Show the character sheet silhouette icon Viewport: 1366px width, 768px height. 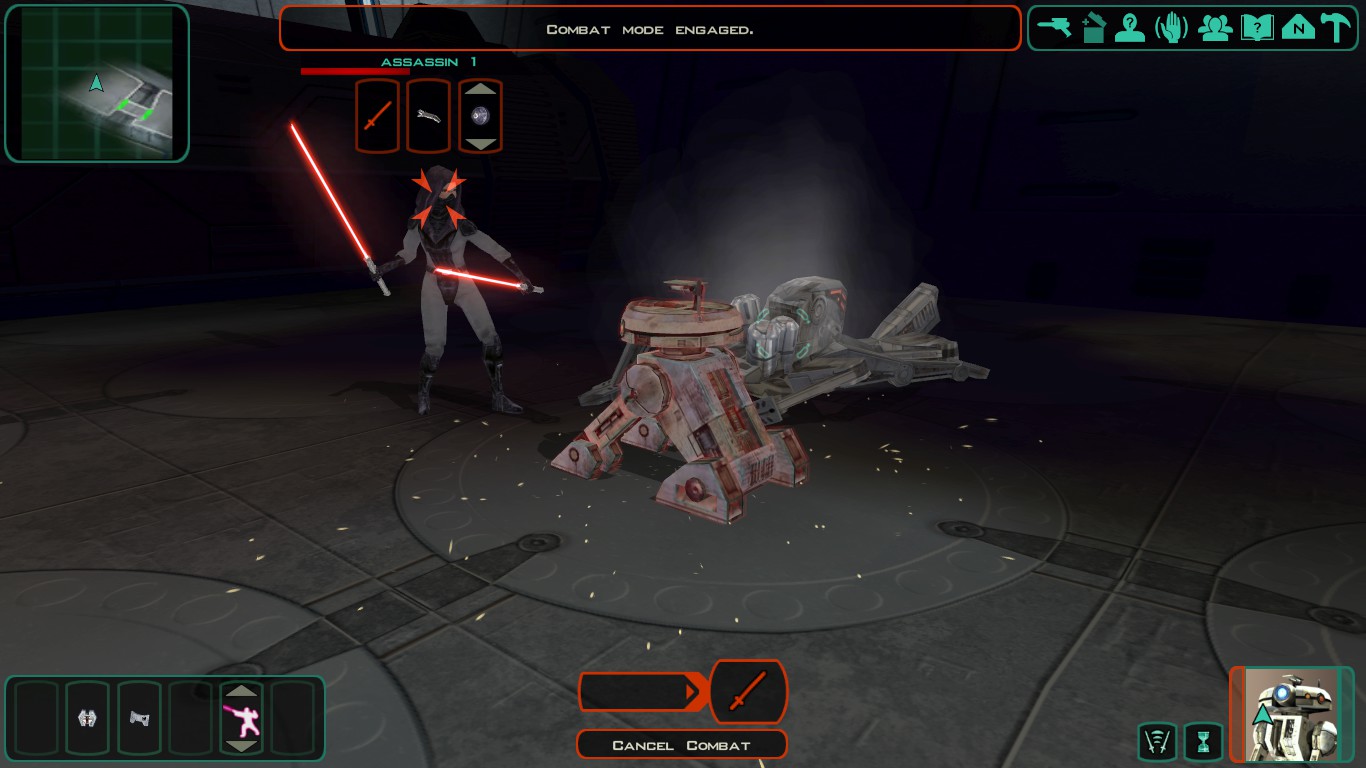[1130, 27]
